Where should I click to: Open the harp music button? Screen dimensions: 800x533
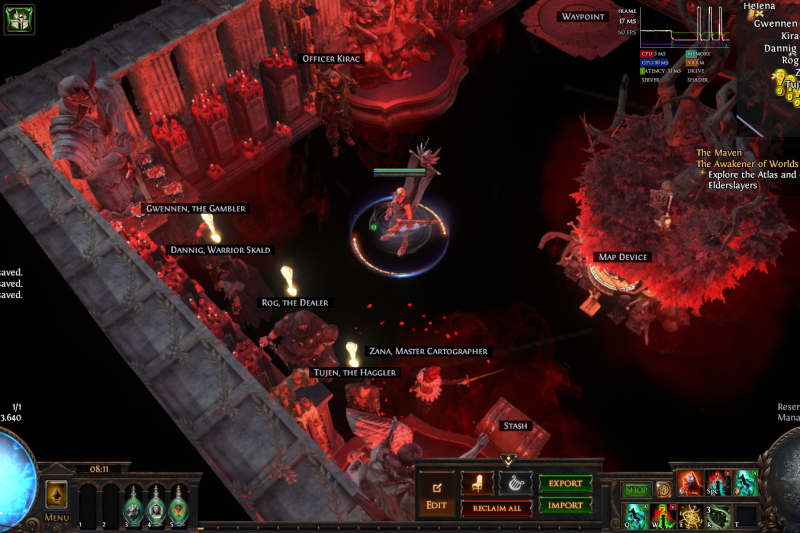point(516,483)
